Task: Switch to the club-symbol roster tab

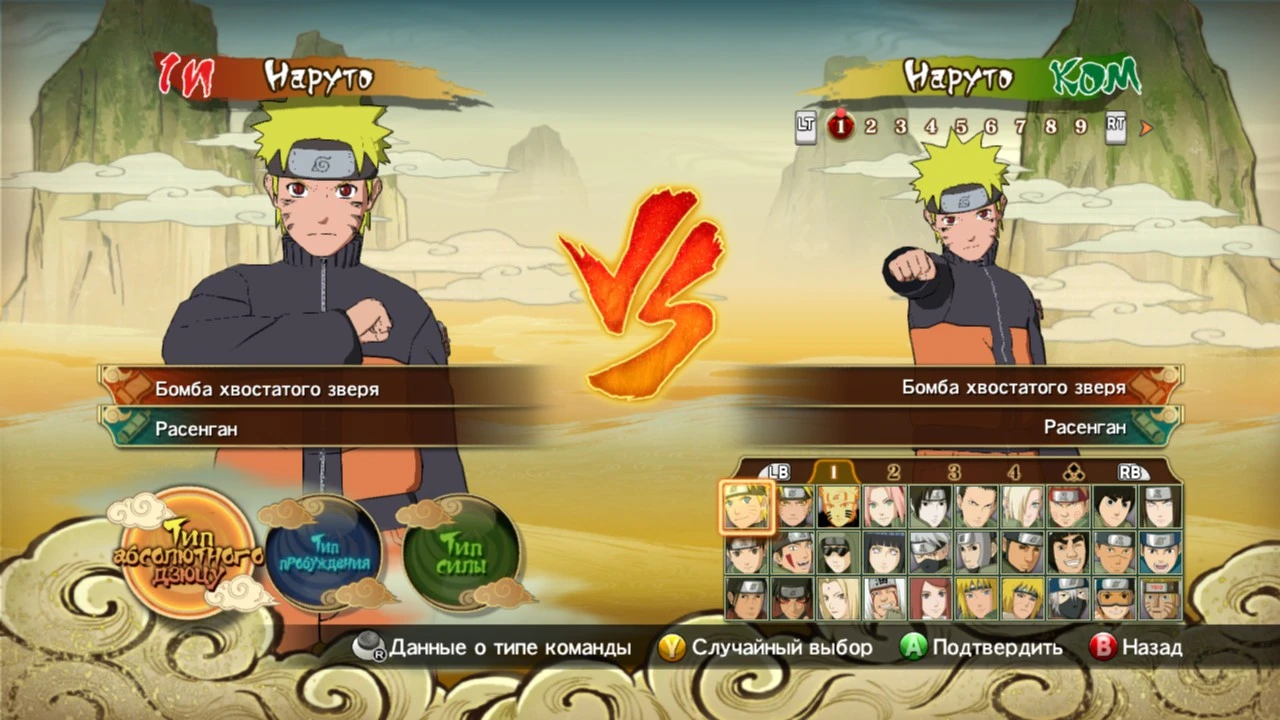Action: (x=1072, y=471)
